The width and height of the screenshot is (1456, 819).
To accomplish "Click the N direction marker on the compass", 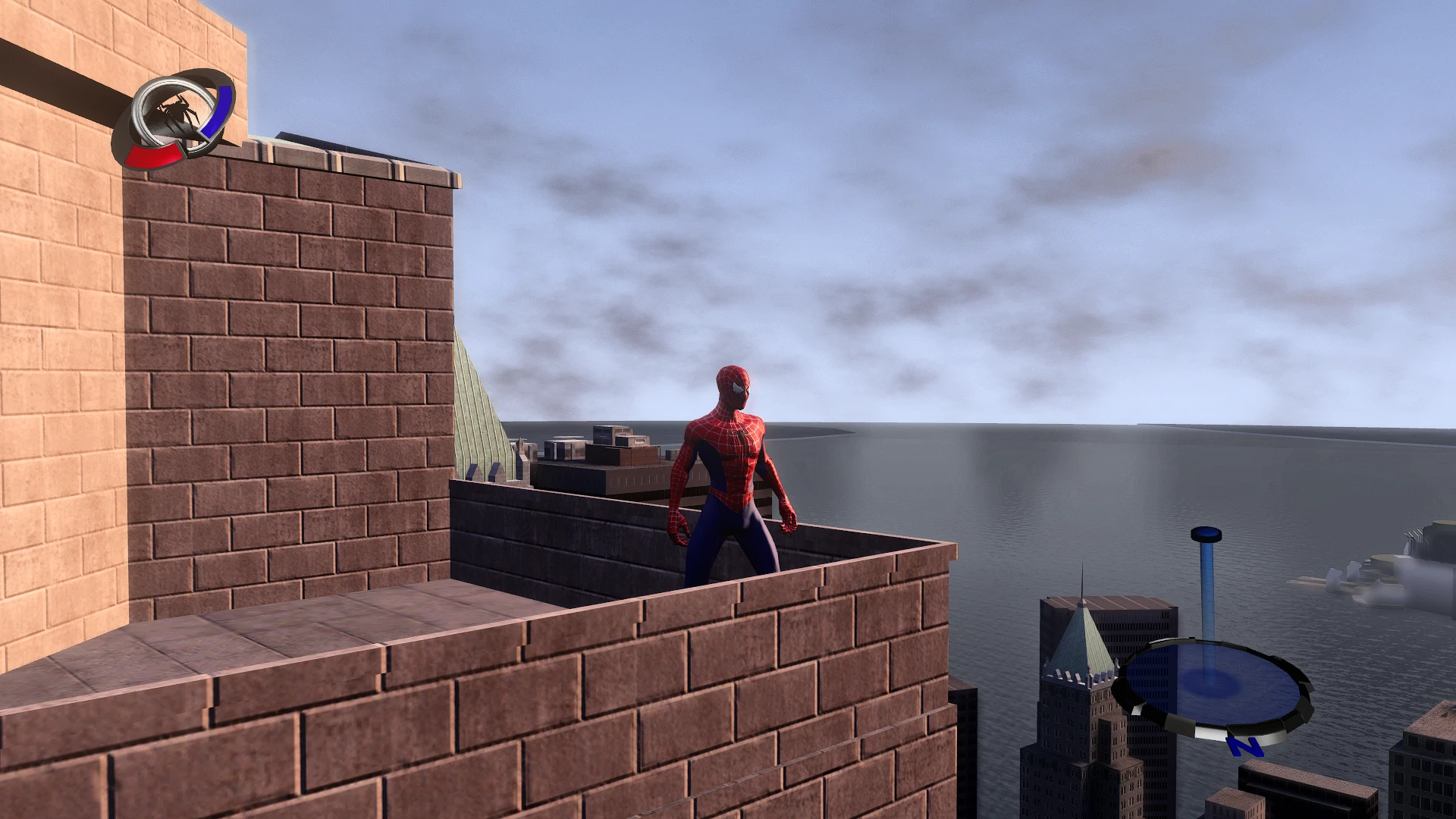I will (x=1244, y=746).
